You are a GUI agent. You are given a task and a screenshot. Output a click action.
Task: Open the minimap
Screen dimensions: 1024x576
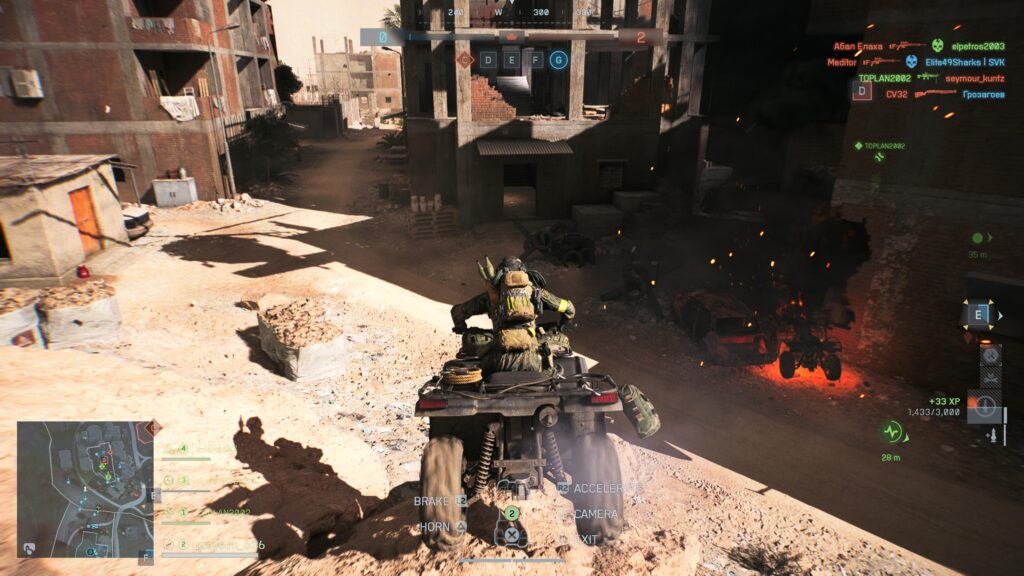coord(85,489)
